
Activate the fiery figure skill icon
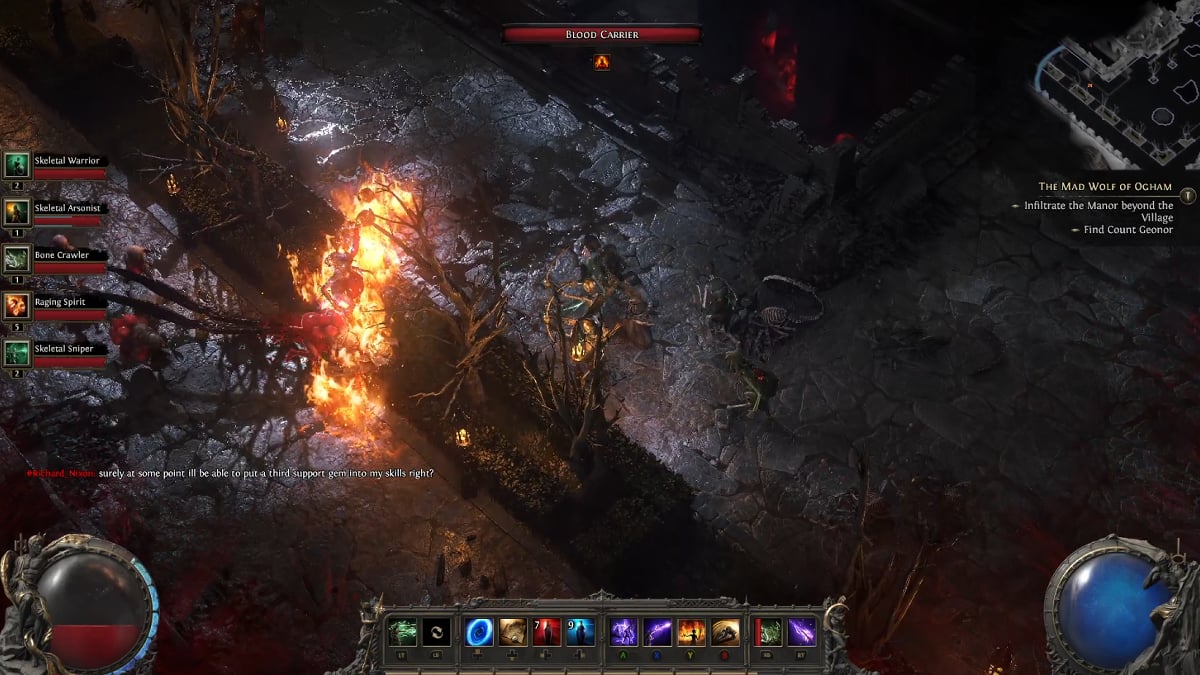pos(692,632)
